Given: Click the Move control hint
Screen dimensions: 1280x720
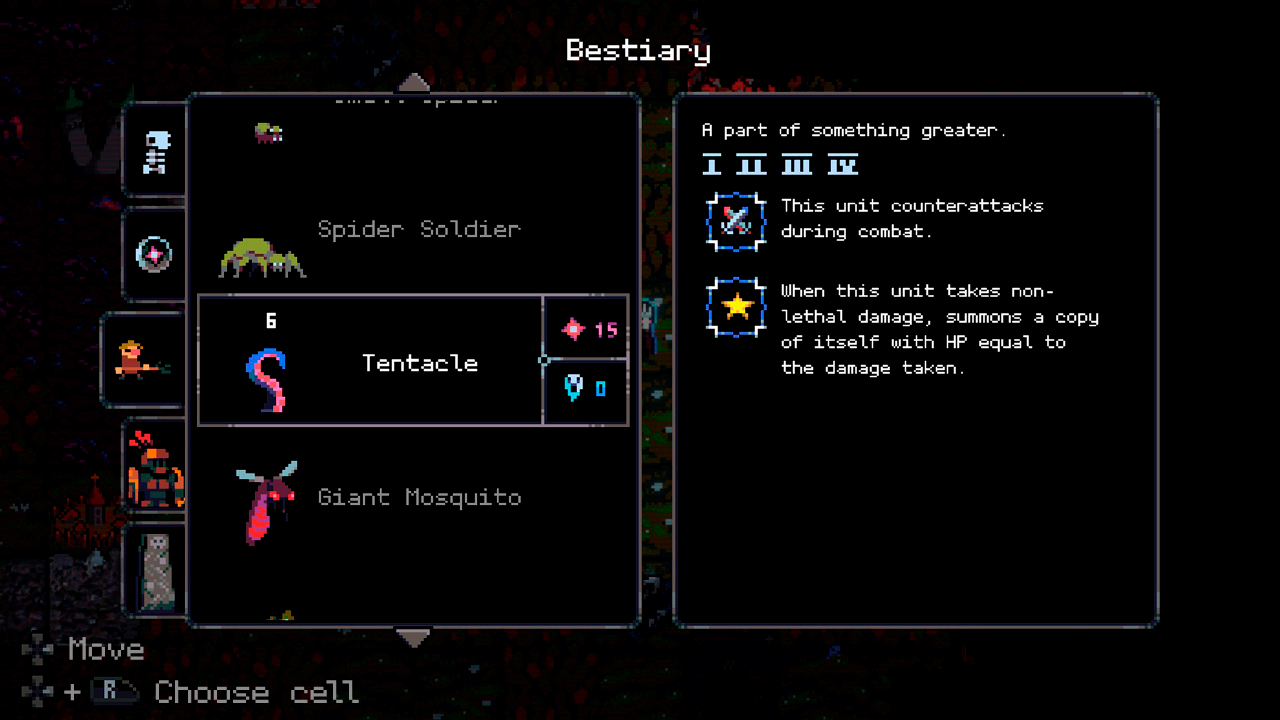Looking at the screenshot, I should point(105,650).
